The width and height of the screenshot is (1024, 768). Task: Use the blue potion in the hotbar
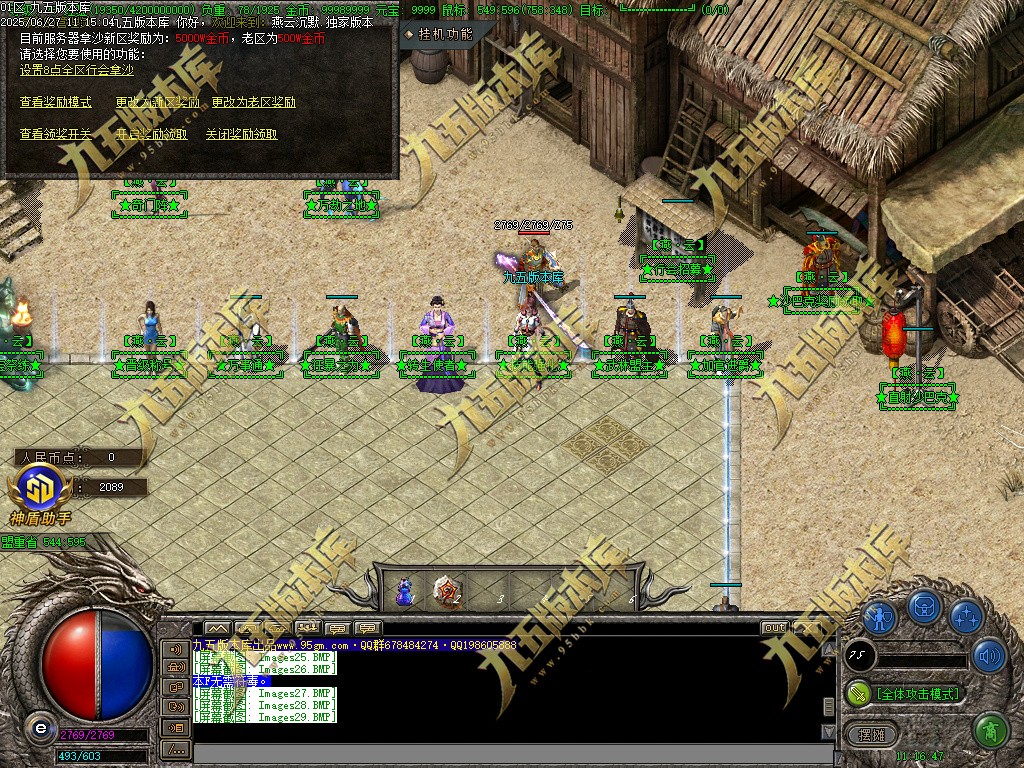tap(404, 592)
